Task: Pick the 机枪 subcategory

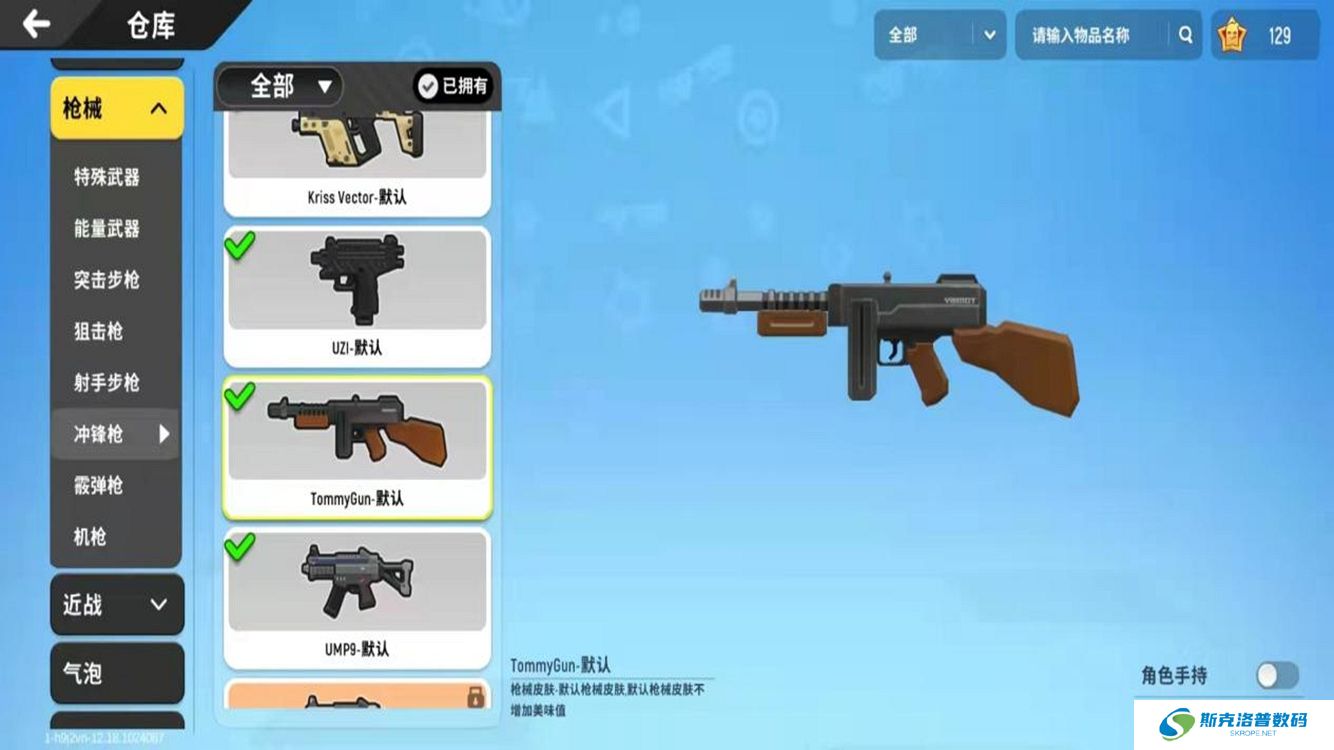Action: (90, 536)
